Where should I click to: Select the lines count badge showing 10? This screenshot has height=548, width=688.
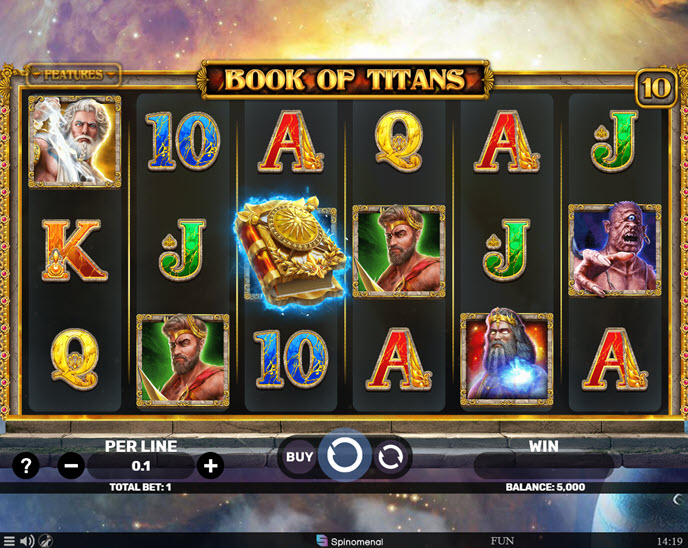(655, 88)
